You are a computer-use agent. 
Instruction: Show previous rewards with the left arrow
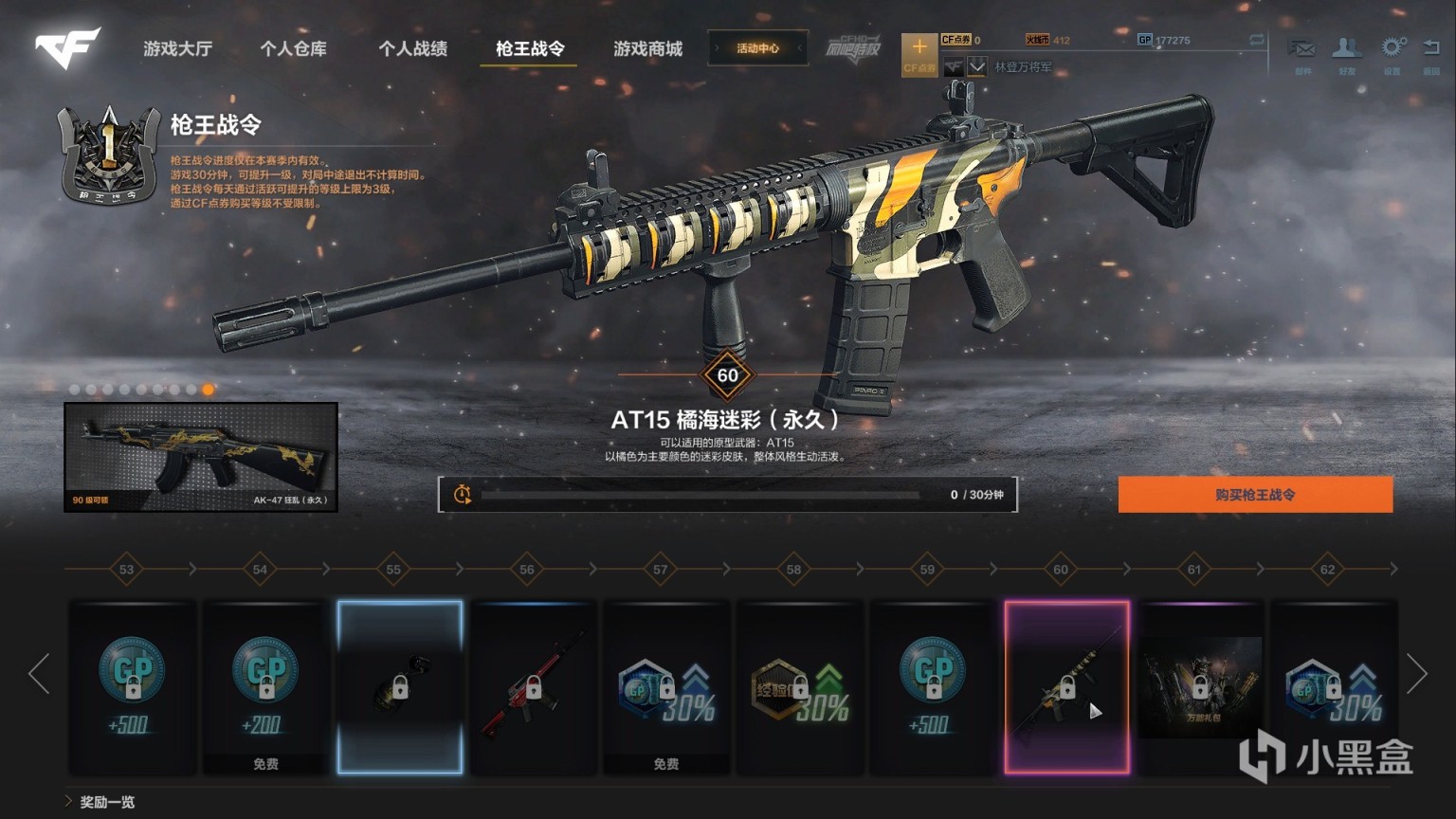click(x=40, y=673)
